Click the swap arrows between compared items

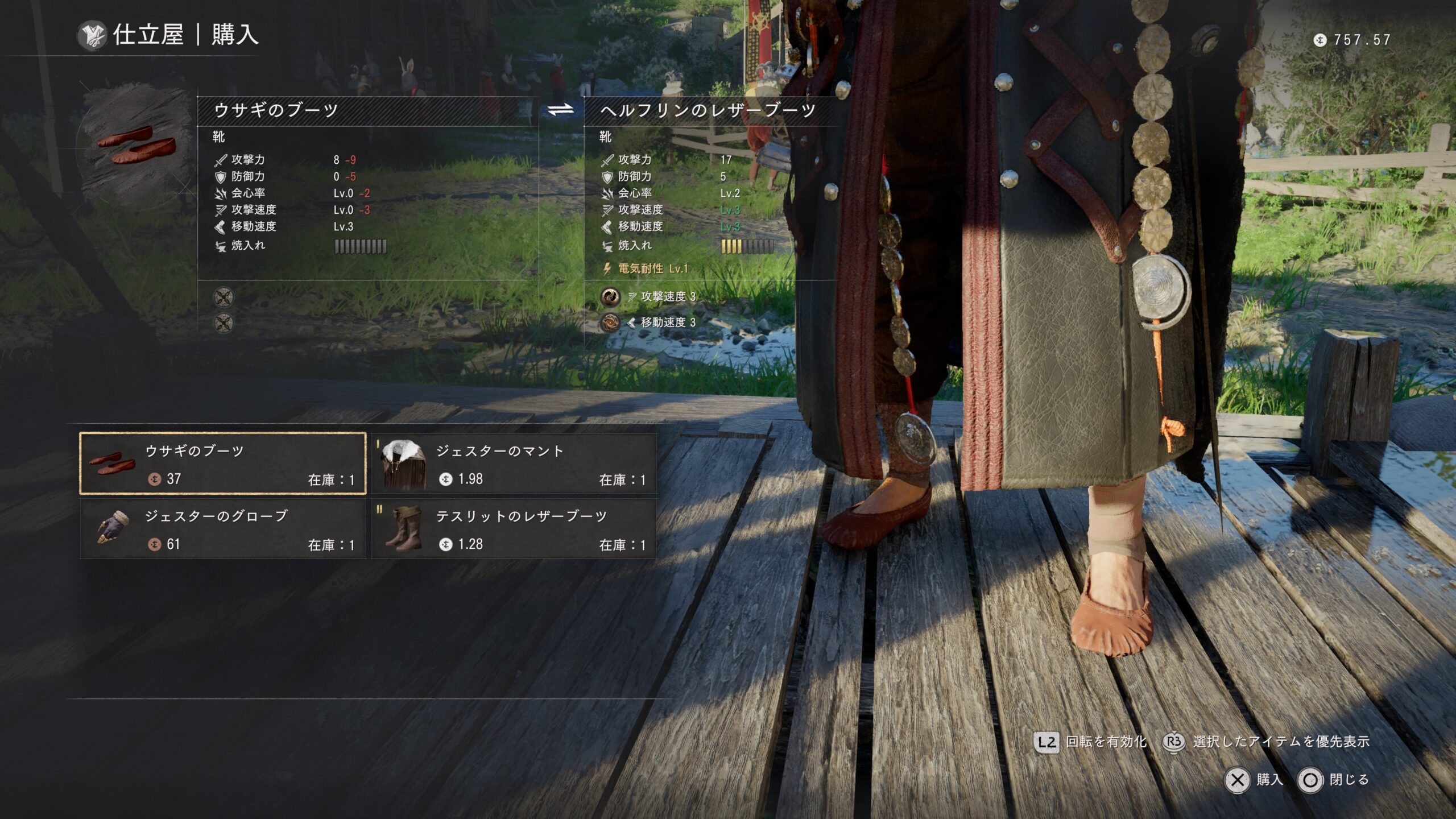point(561,110)
